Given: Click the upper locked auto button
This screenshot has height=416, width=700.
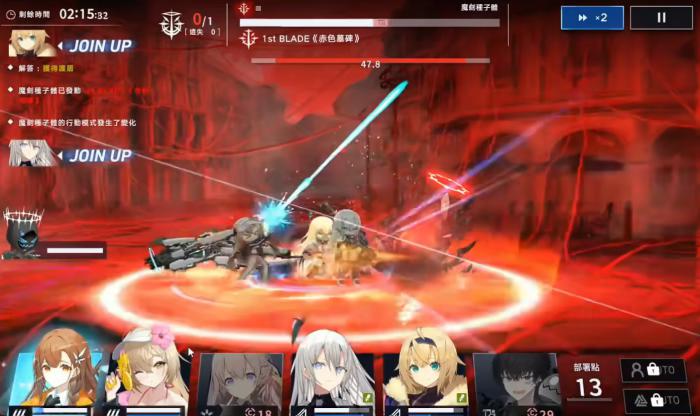Looking at the screenshot, I should (x=653, y=370).
